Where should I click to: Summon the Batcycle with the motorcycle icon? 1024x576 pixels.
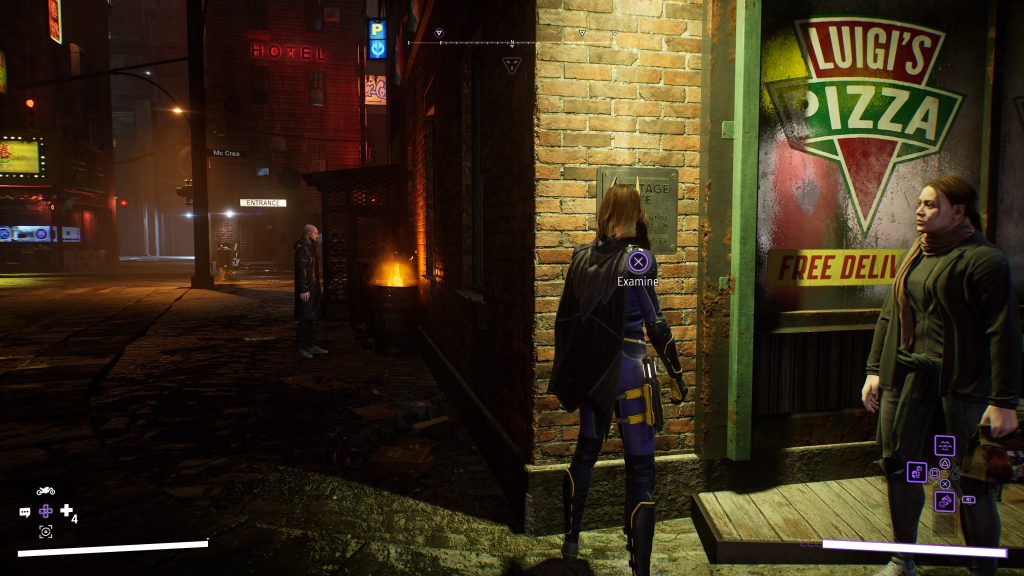coord(45,491)
